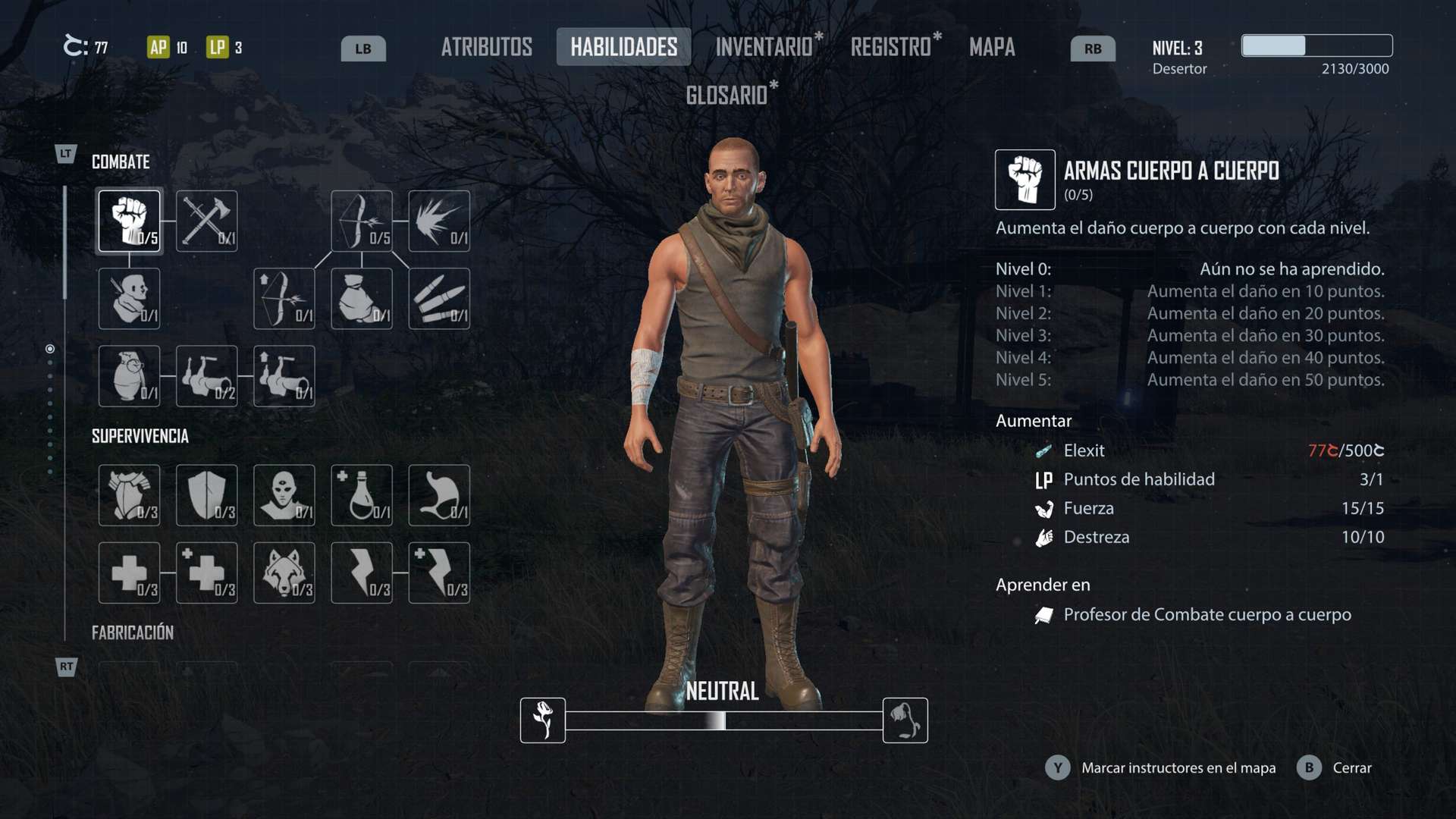Choose the crossed axe and sword skill
The width and height of the screenshot is (1456, 819).
(x=206, y=221)
